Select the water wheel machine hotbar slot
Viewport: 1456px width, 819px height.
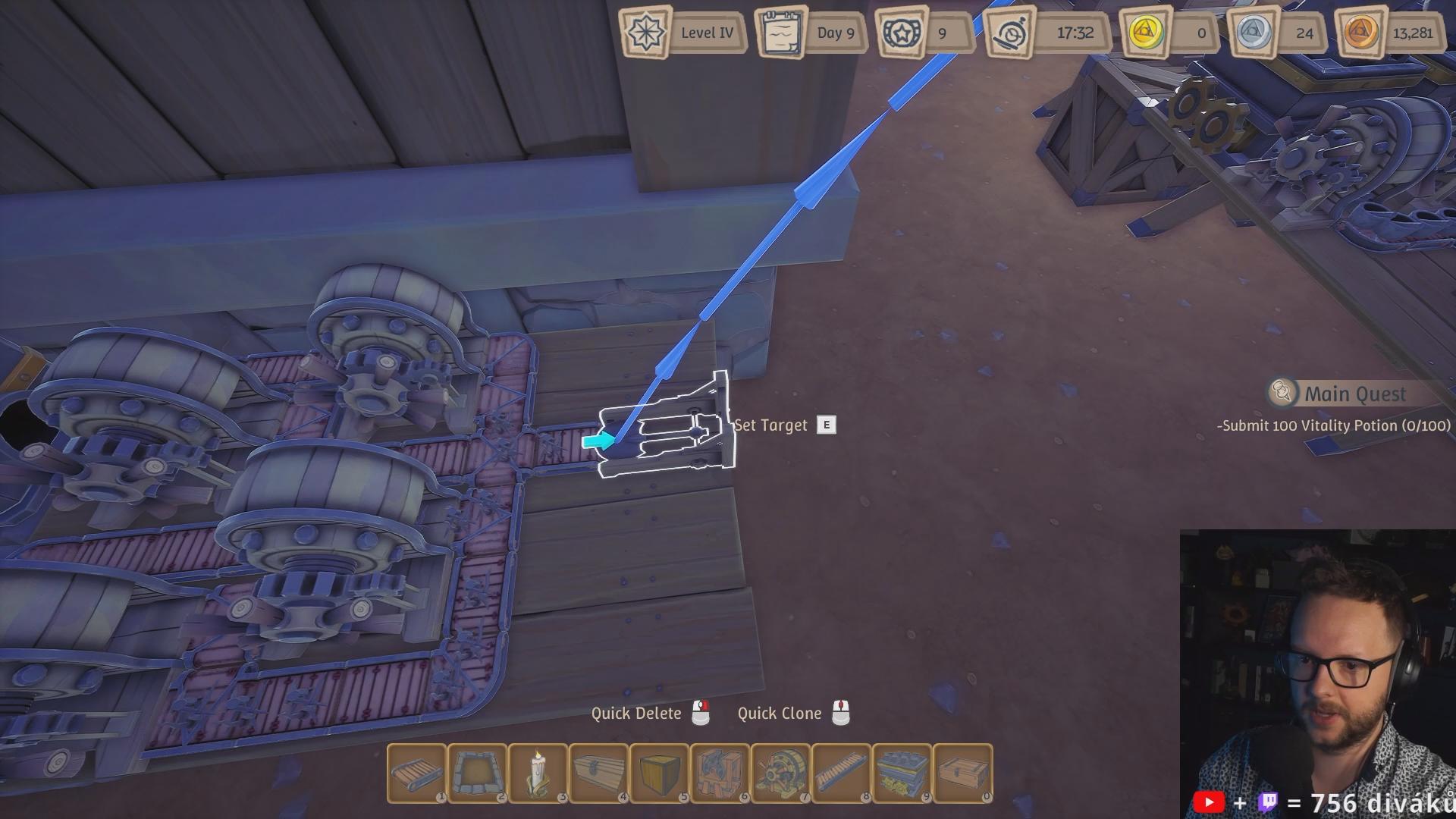click(780, 773)
